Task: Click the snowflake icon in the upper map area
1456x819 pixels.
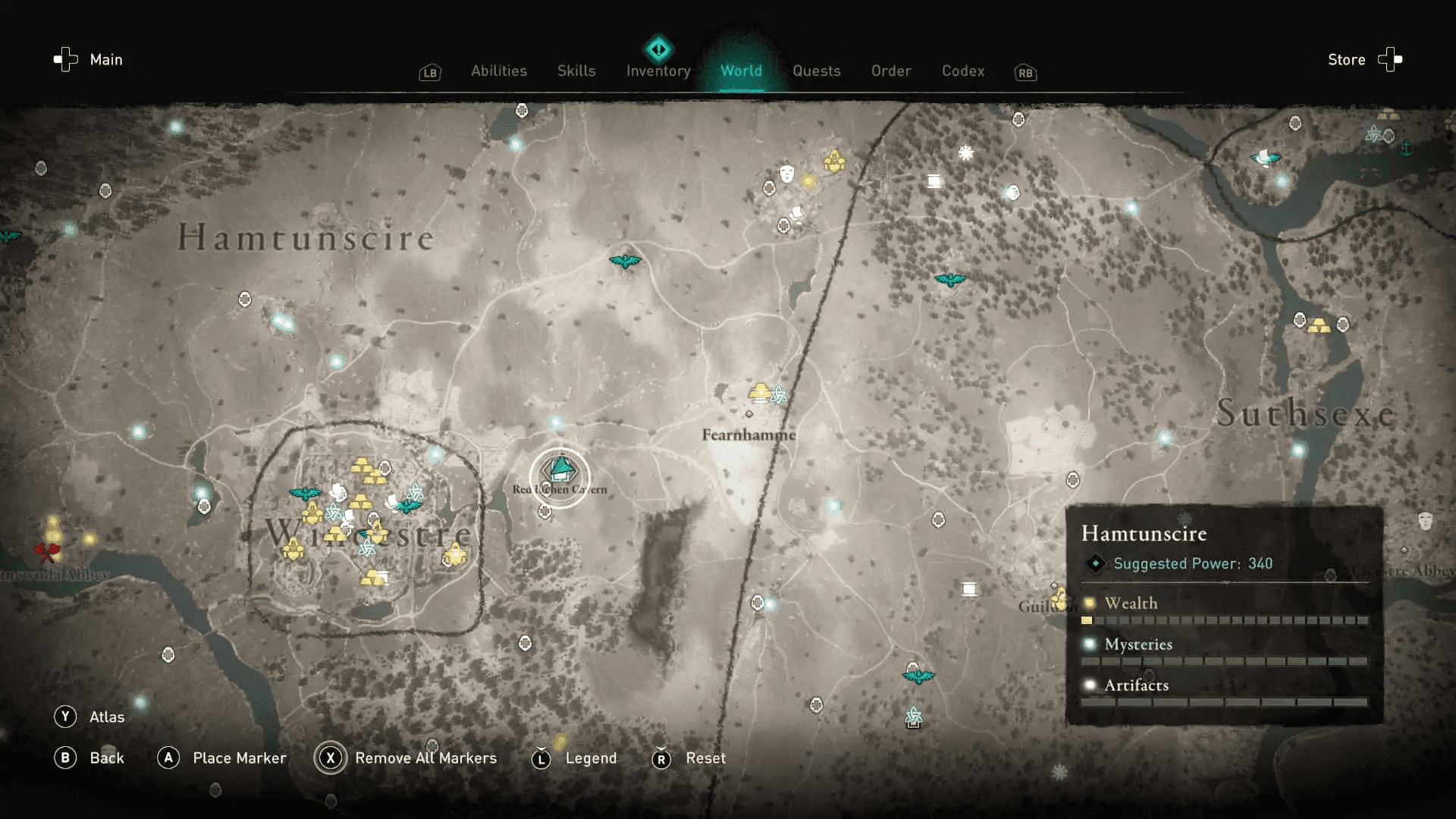Action: pos(965,153)
